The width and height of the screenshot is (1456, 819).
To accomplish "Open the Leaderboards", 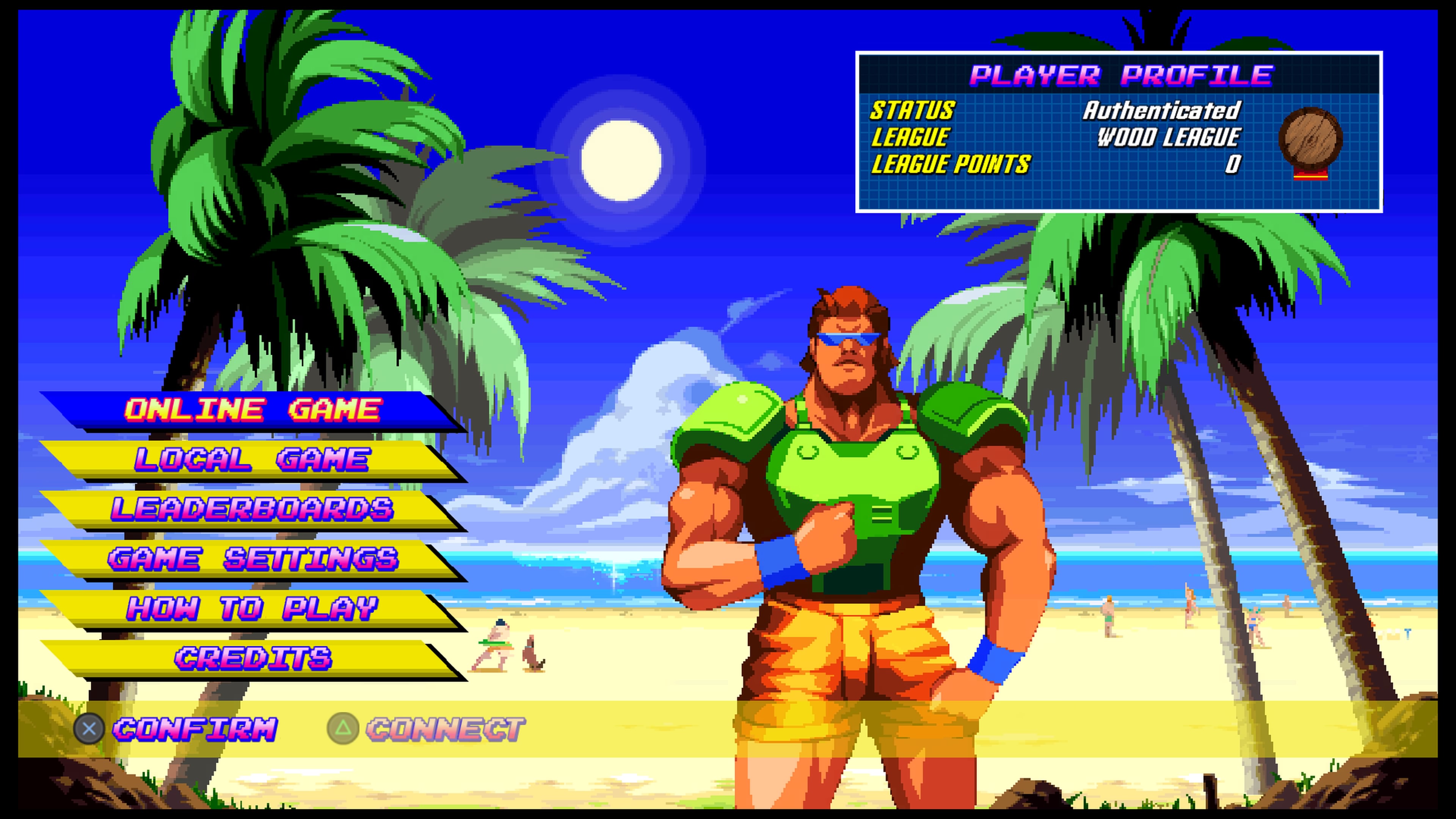I will [x=252, y=509].
